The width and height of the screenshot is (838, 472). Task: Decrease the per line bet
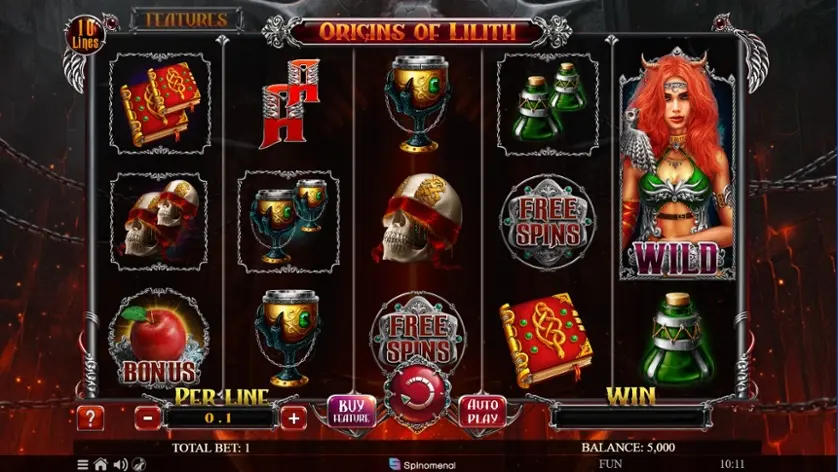pyautogui.click(x=146, y=418)
